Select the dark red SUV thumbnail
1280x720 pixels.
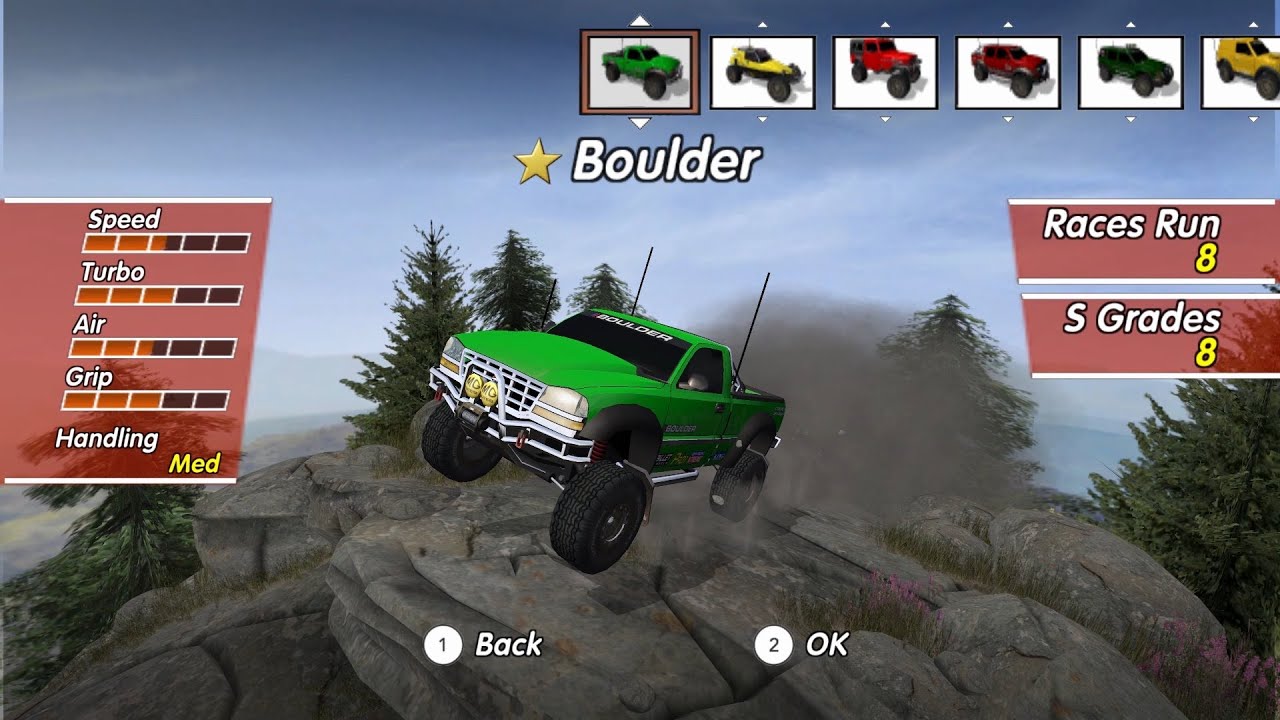pyautogui.click(x=1008, y=72)
